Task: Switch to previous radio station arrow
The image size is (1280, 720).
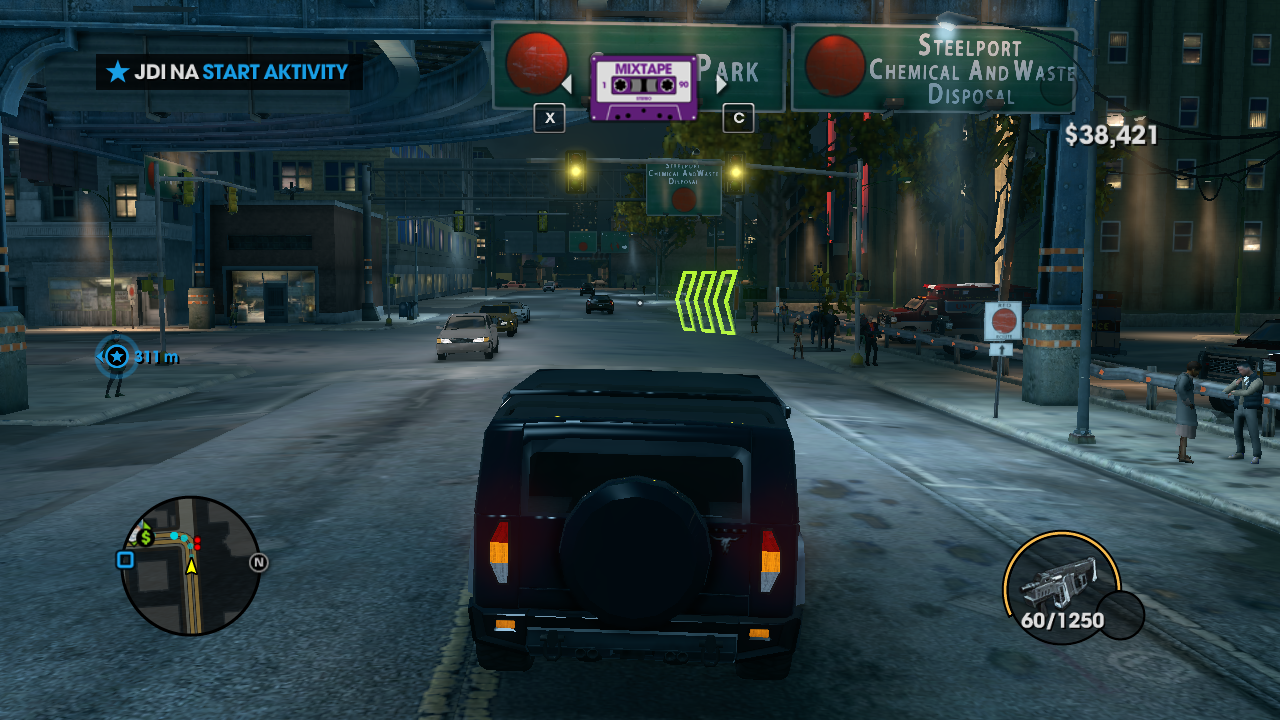Action: click(x=566, y=85)
